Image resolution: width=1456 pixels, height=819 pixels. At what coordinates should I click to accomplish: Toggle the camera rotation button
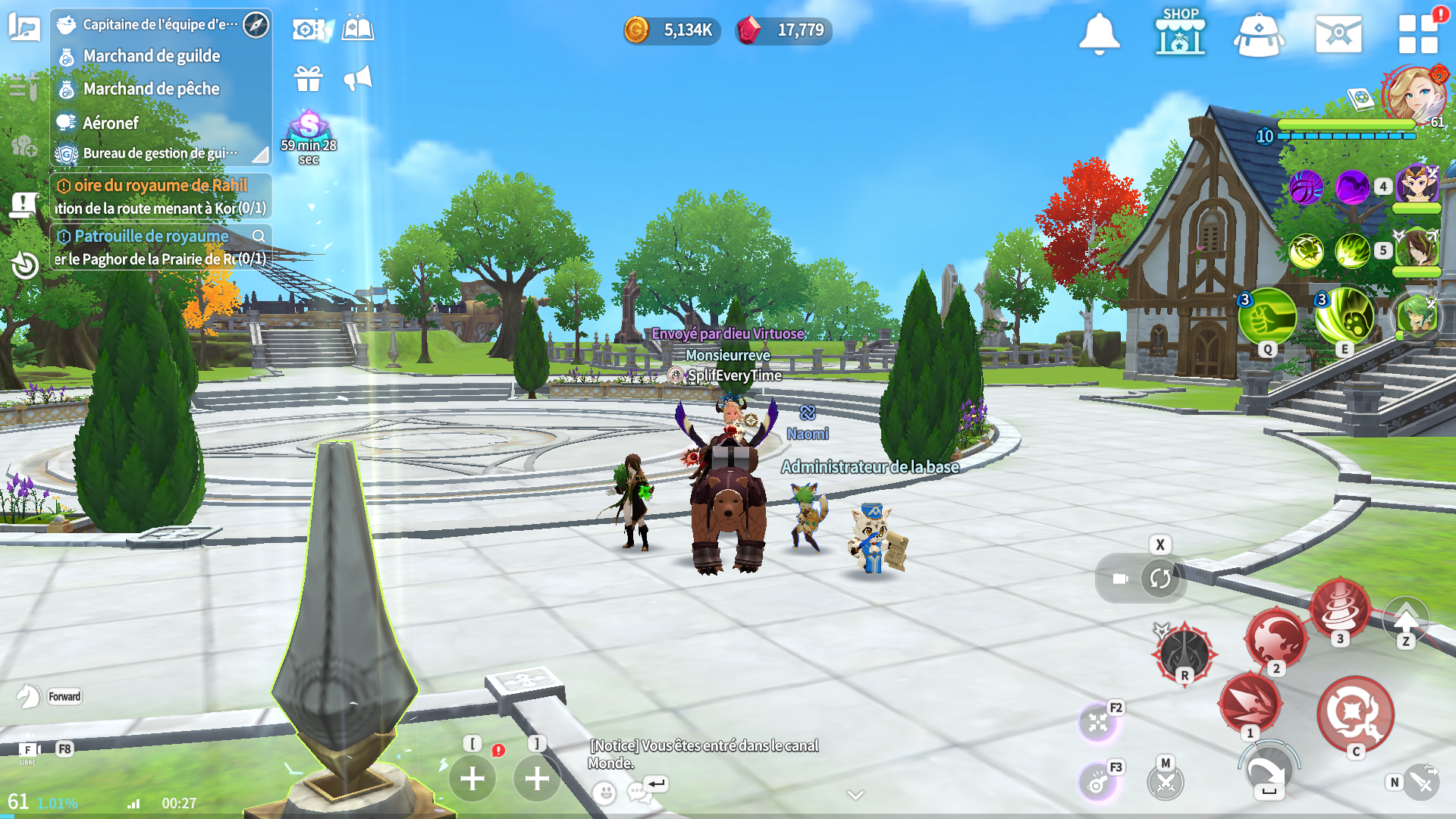[x=1159, y=579]
